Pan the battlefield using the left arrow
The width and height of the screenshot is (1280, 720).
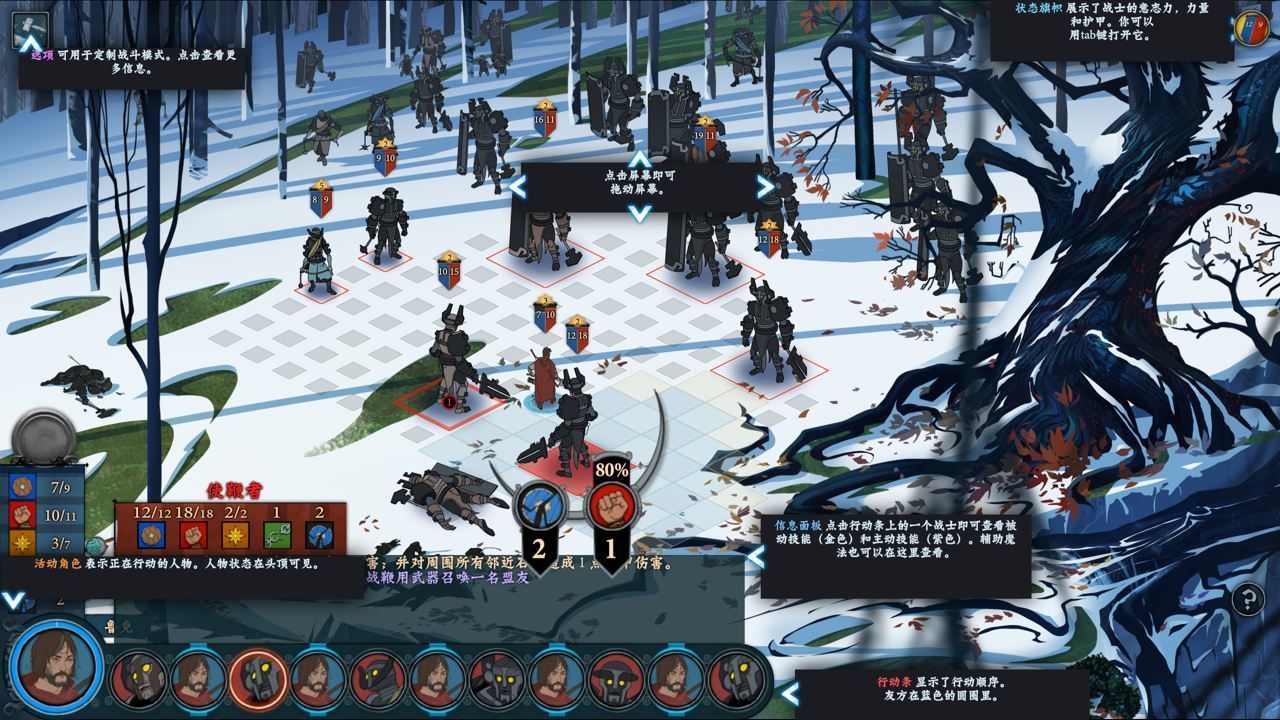[x=518, y=186]
